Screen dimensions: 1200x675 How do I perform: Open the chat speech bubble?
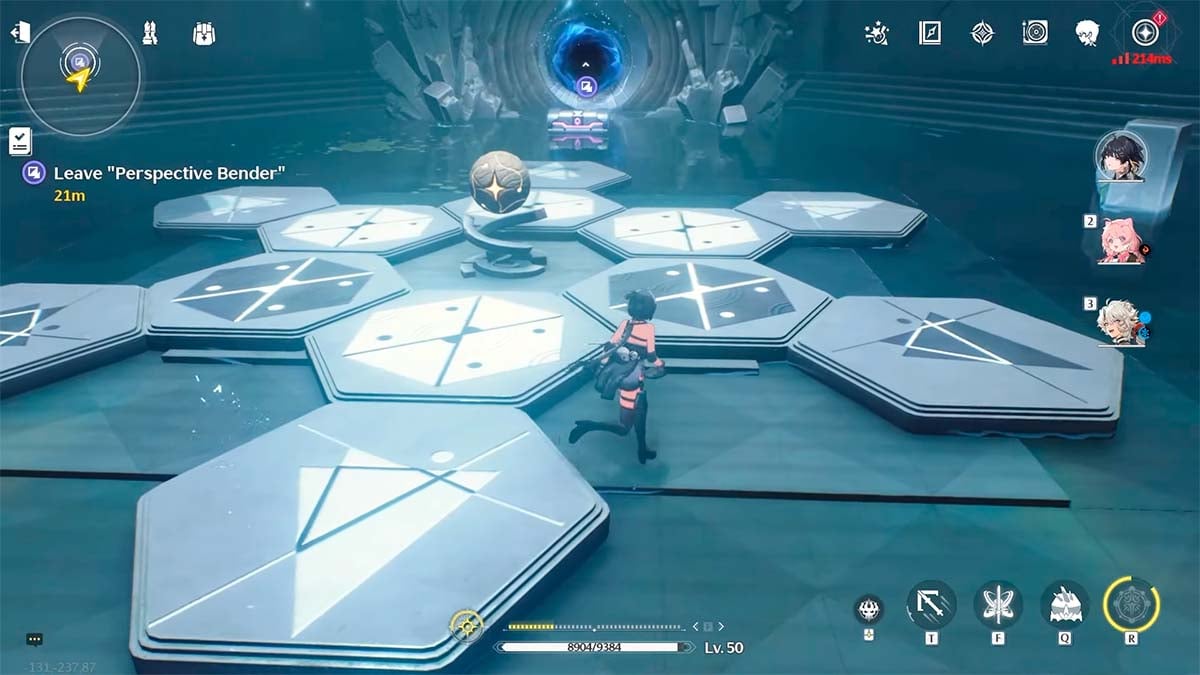[x=35, y=639]
